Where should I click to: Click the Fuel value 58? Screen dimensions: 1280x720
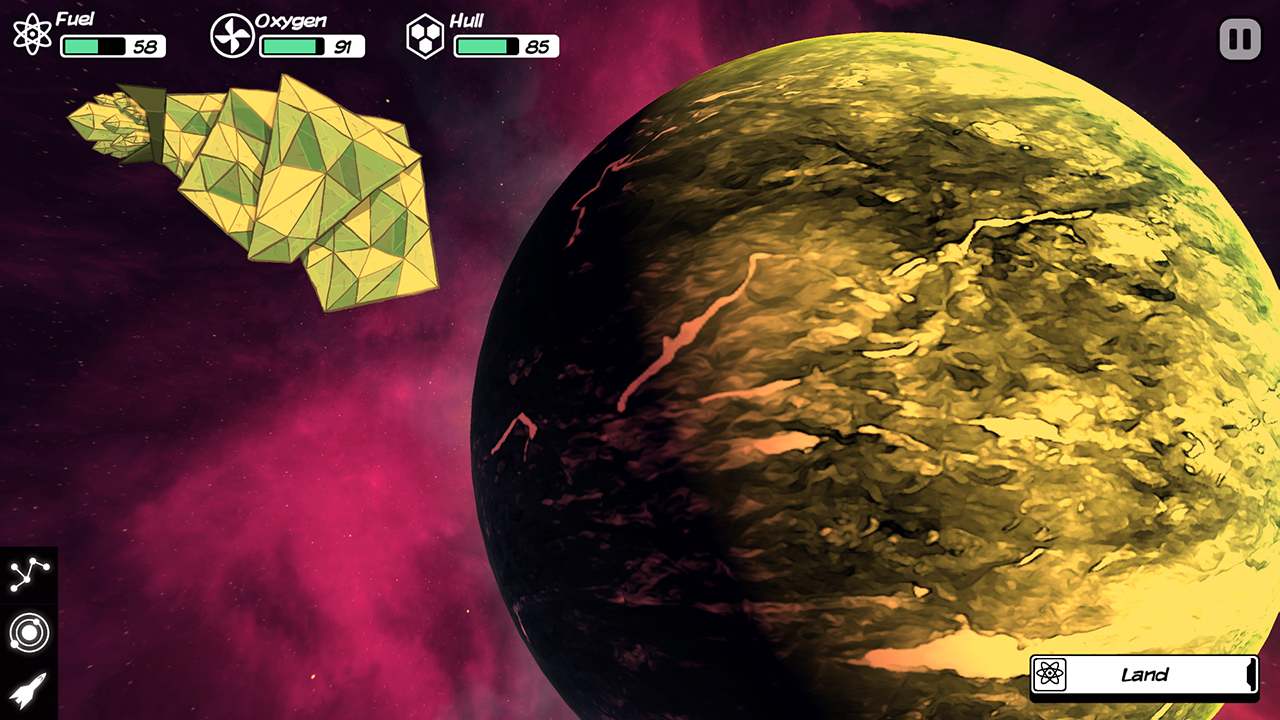pyautogui.click(x=144, y=45)
